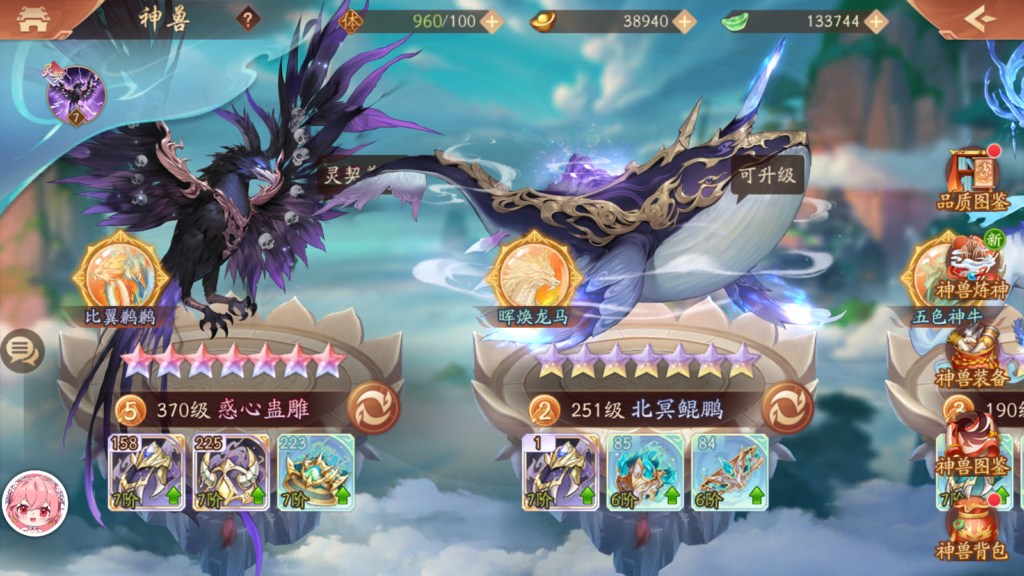Image resolution: width=1024 pixels, height=576 pixels.
Task: Select the 晖焕龙马 companion medallion
Action: point(533,273)
